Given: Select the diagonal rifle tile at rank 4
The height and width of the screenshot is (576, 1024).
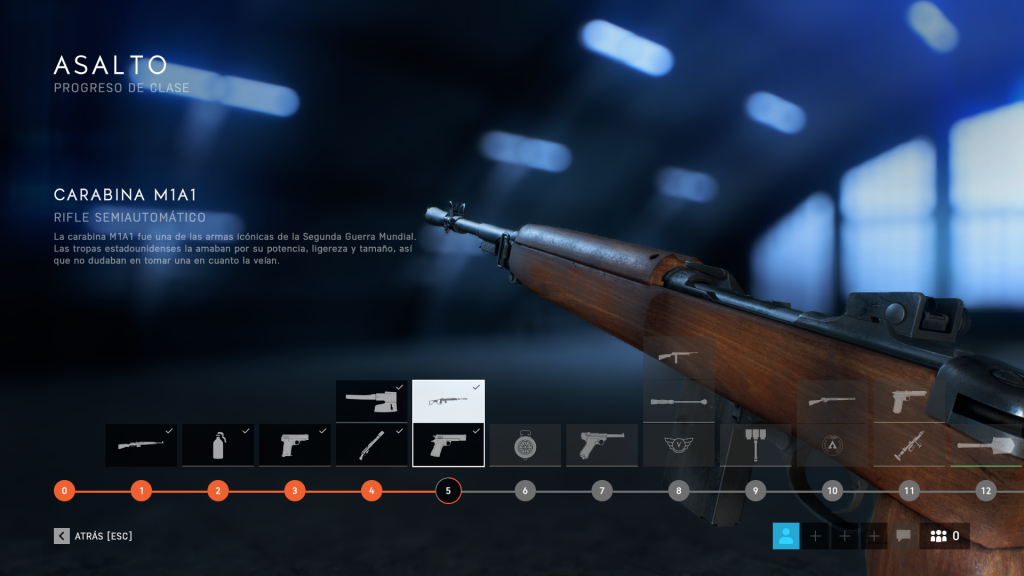Looking at the screenshot, I should pos(371,445).
